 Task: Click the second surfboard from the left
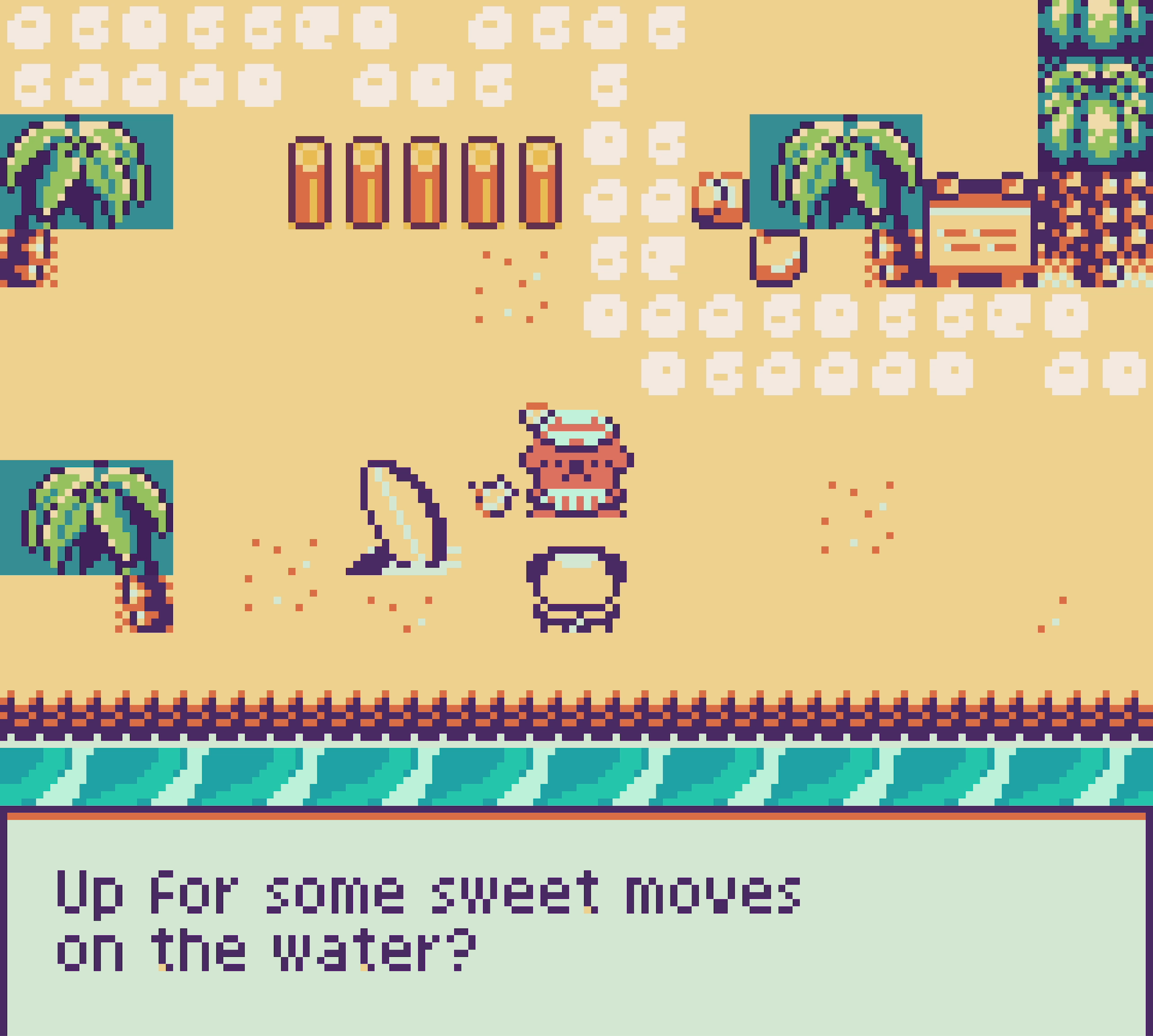coord(367,184)
